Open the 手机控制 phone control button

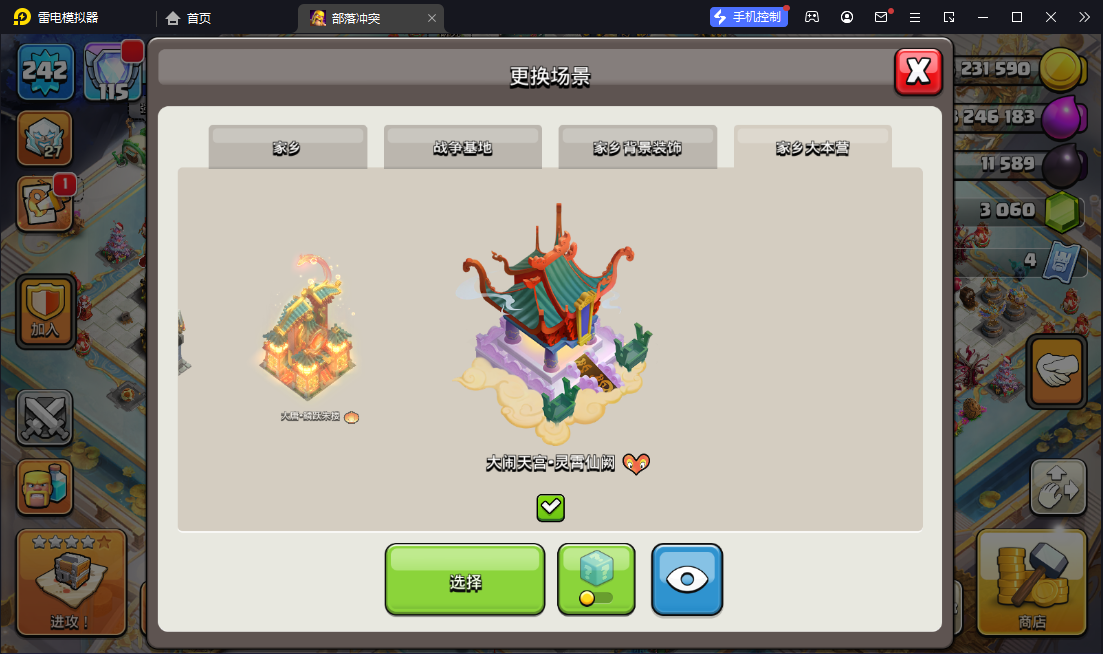(746, 17)
